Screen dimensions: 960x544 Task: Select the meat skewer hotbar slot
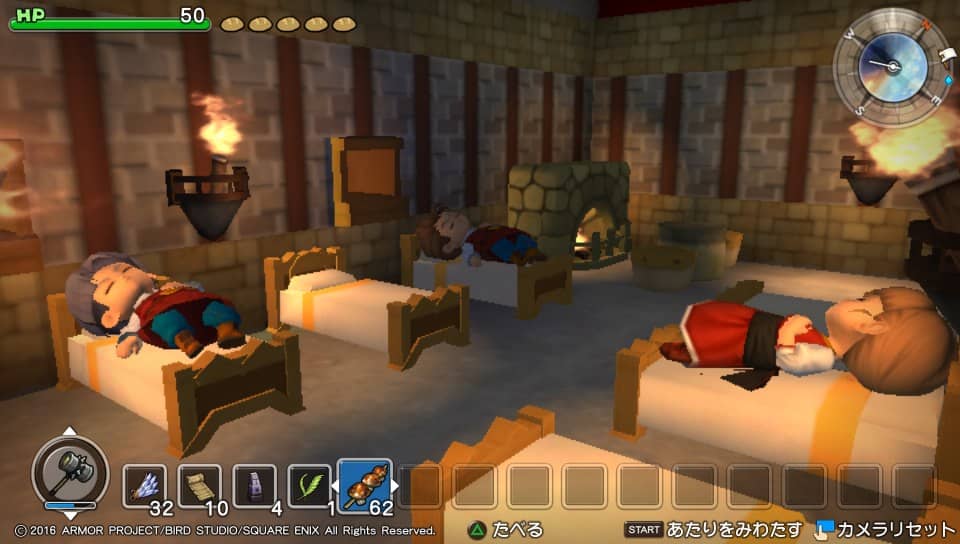coord(365,486)
